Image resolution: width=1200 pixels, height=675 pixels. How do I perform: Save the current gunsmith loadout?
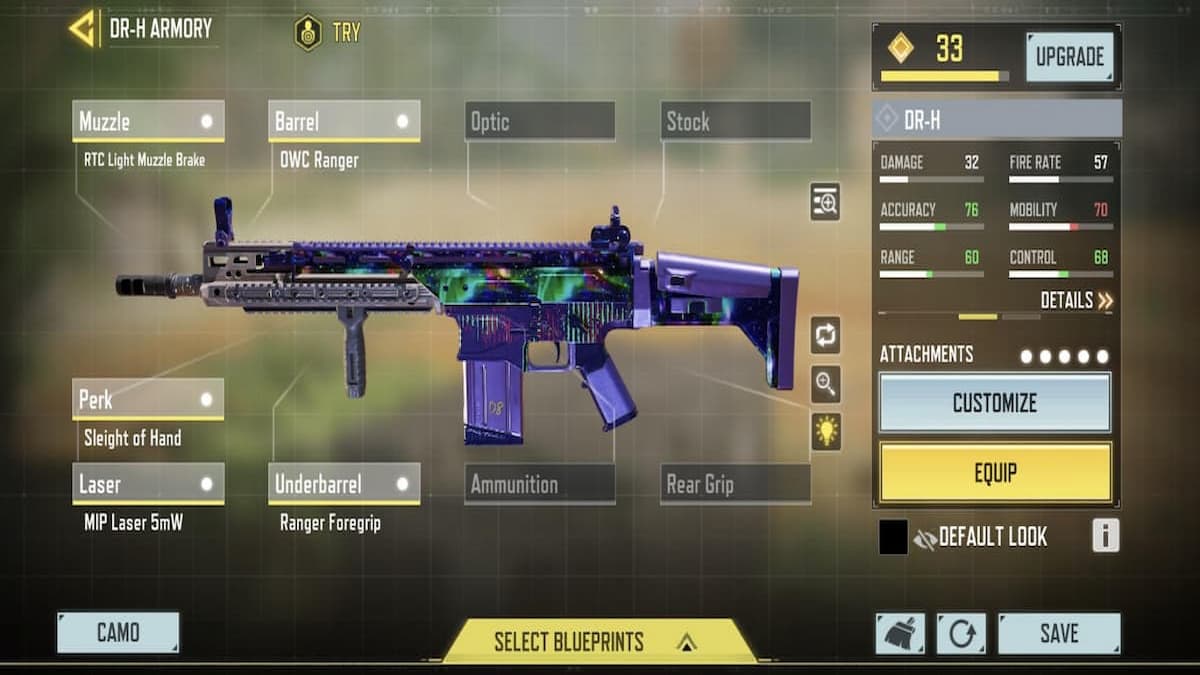[x=1058, y=633]
